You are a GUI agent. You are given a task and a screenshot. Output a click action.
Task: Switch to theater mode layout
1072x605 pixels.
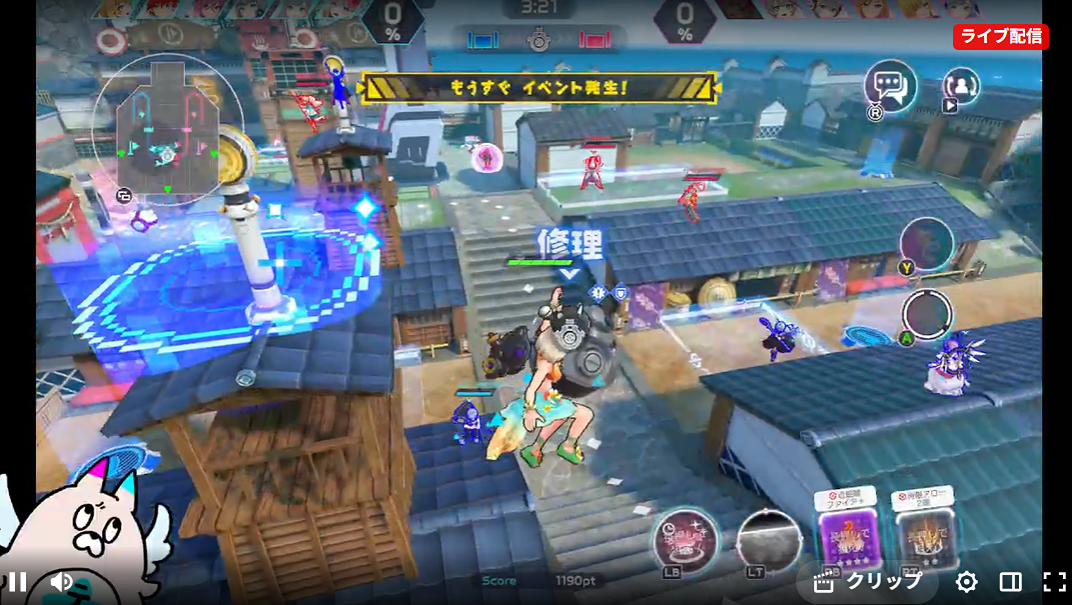pos(1010,582)
